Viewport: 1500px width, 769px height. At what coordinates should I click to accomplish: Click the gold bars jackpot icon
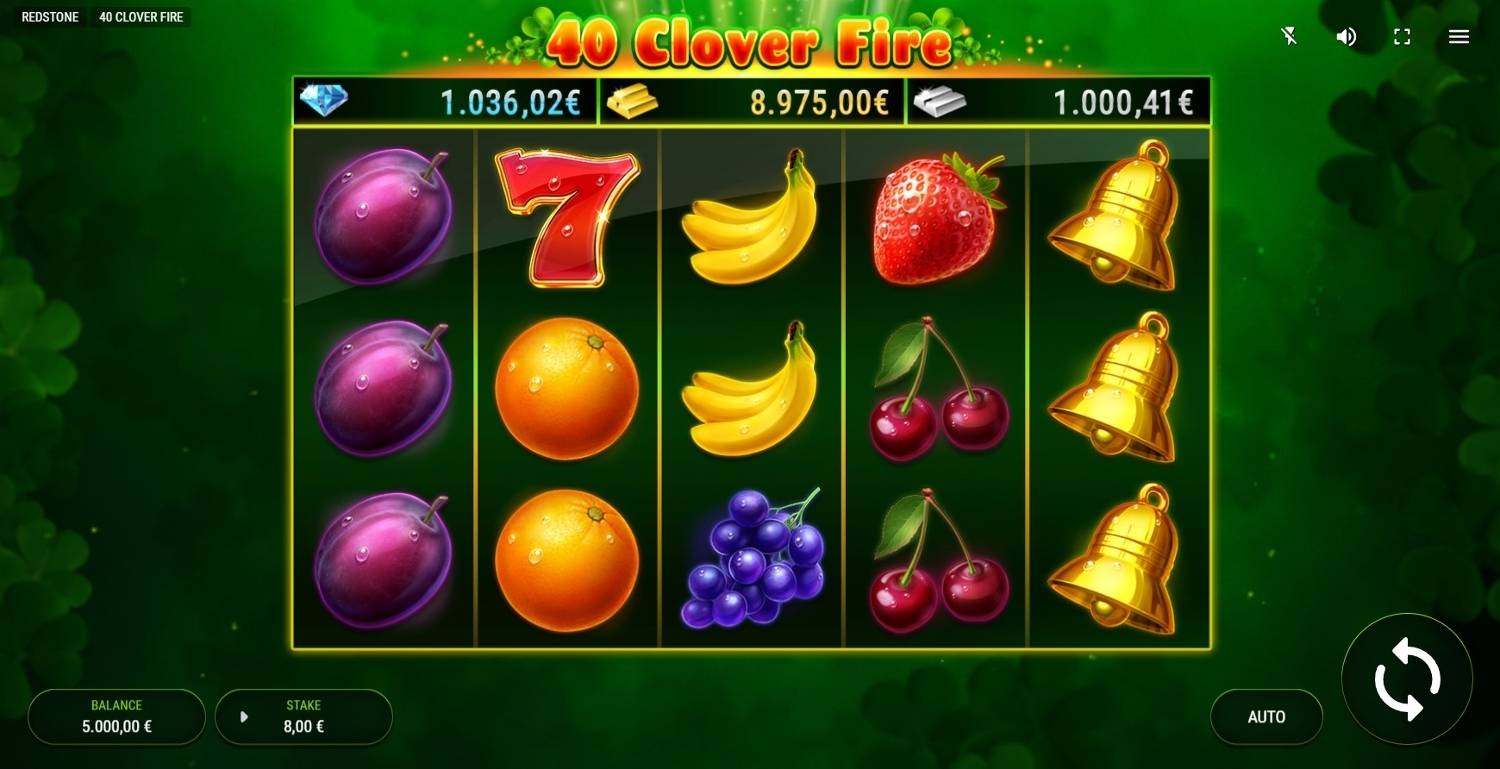coord(630,100)
